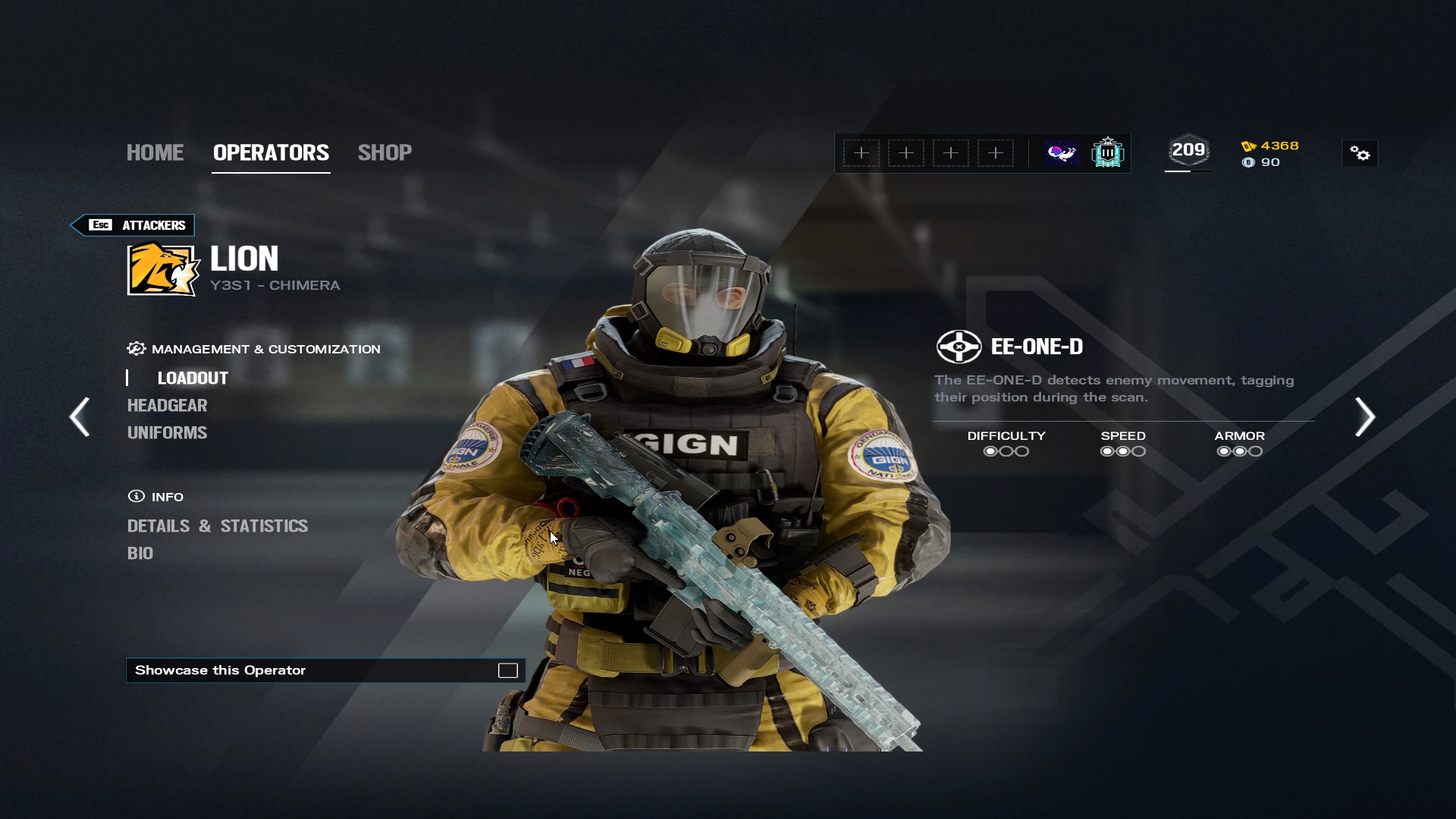The width and height of the screenshot is (1456, 819).
Task: Click the Renown currency counter
Action: click(x=1271, y=146)
